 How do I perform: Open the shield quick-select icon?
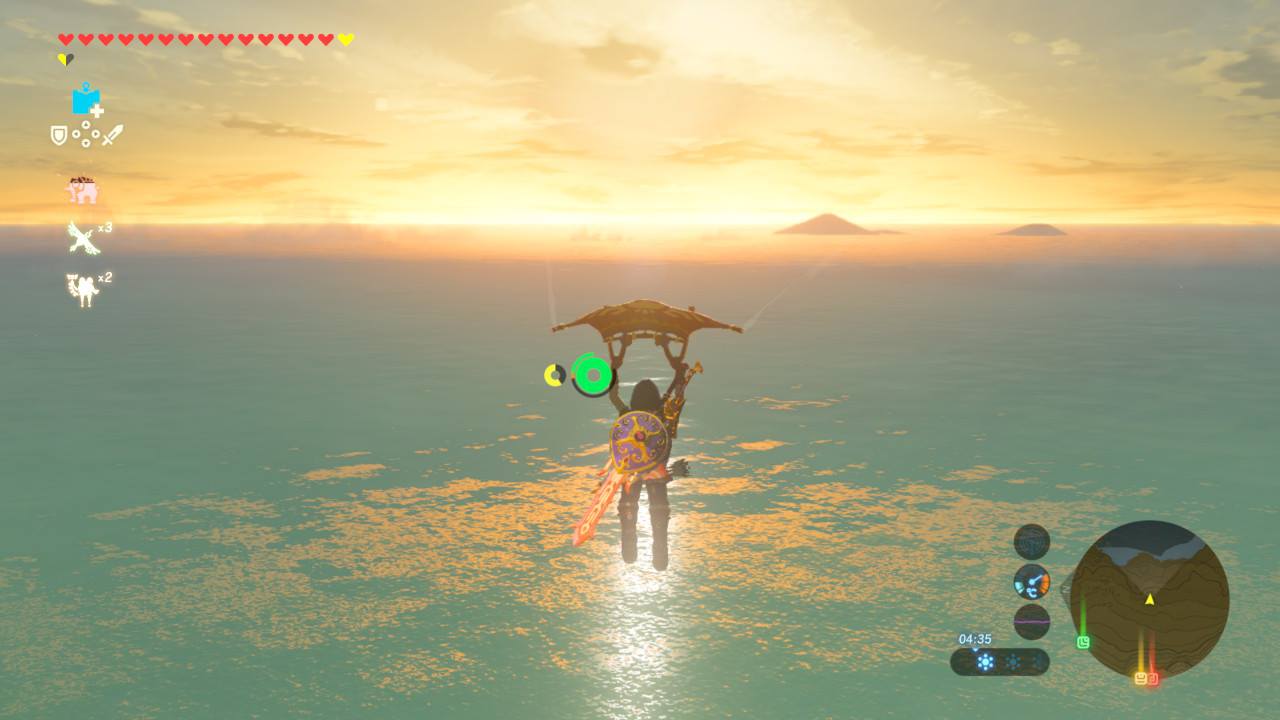[59, 135]
